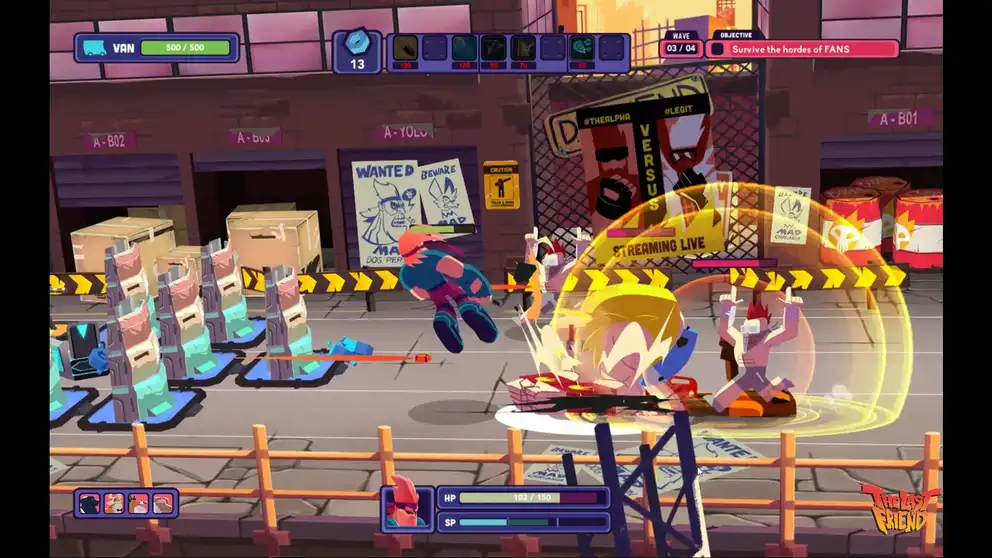Image resolution: width=992 pixels, height=558 pixels.
Task: Select the hotbar slot with cyan gear icon
Action: tap(583, 48)
